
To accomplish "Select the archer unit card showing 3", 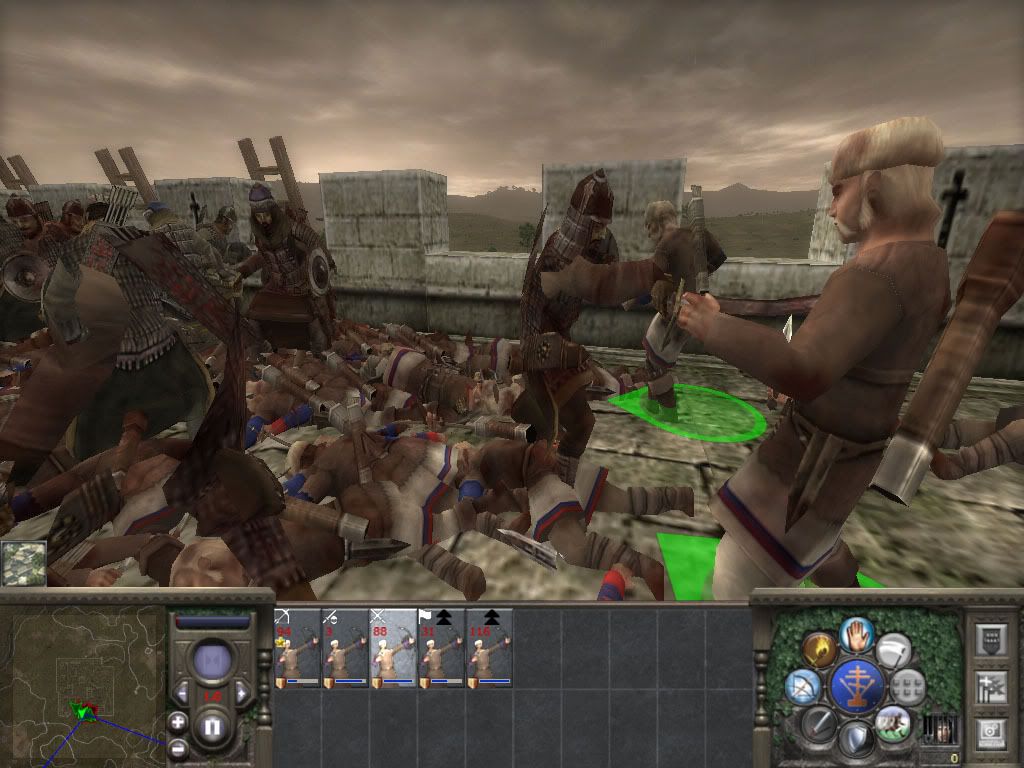I will click(x=345, y=648).
